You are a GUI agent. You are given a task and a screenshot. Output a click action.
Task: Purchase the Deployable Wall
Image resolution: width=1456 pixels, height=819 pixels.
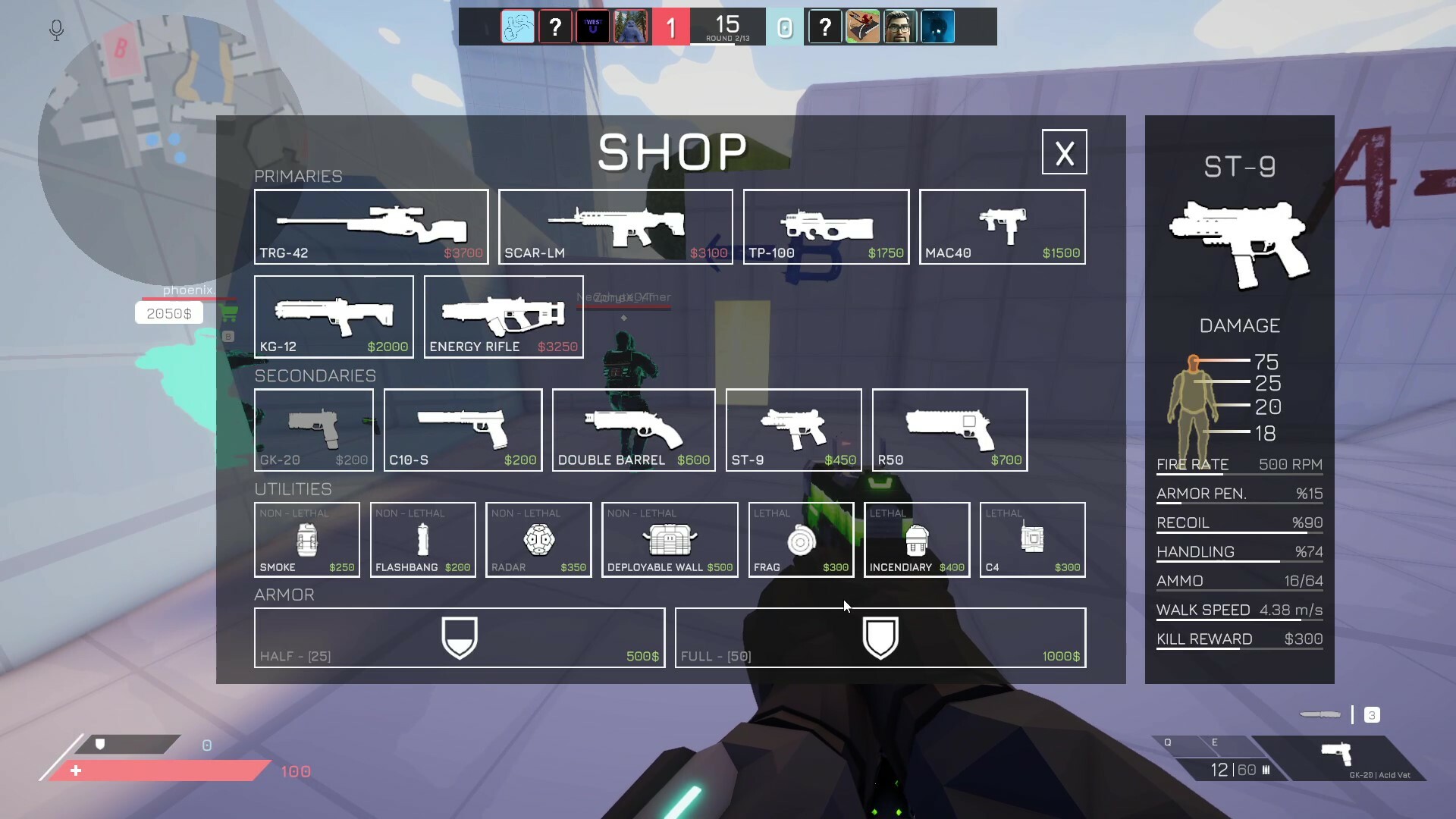[x=669, y=539]
